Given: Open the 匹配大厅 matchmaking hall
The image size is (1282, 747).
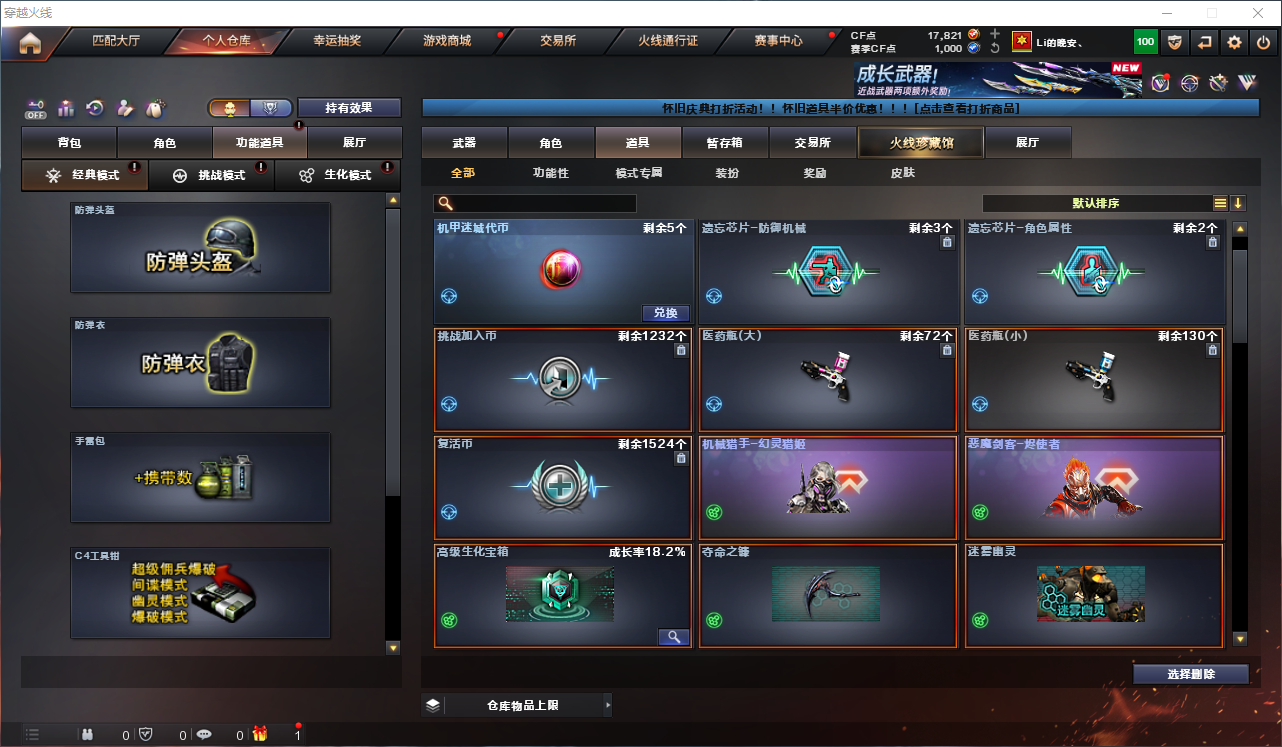Looking at the screenshot, I should [x=117, y=41].
